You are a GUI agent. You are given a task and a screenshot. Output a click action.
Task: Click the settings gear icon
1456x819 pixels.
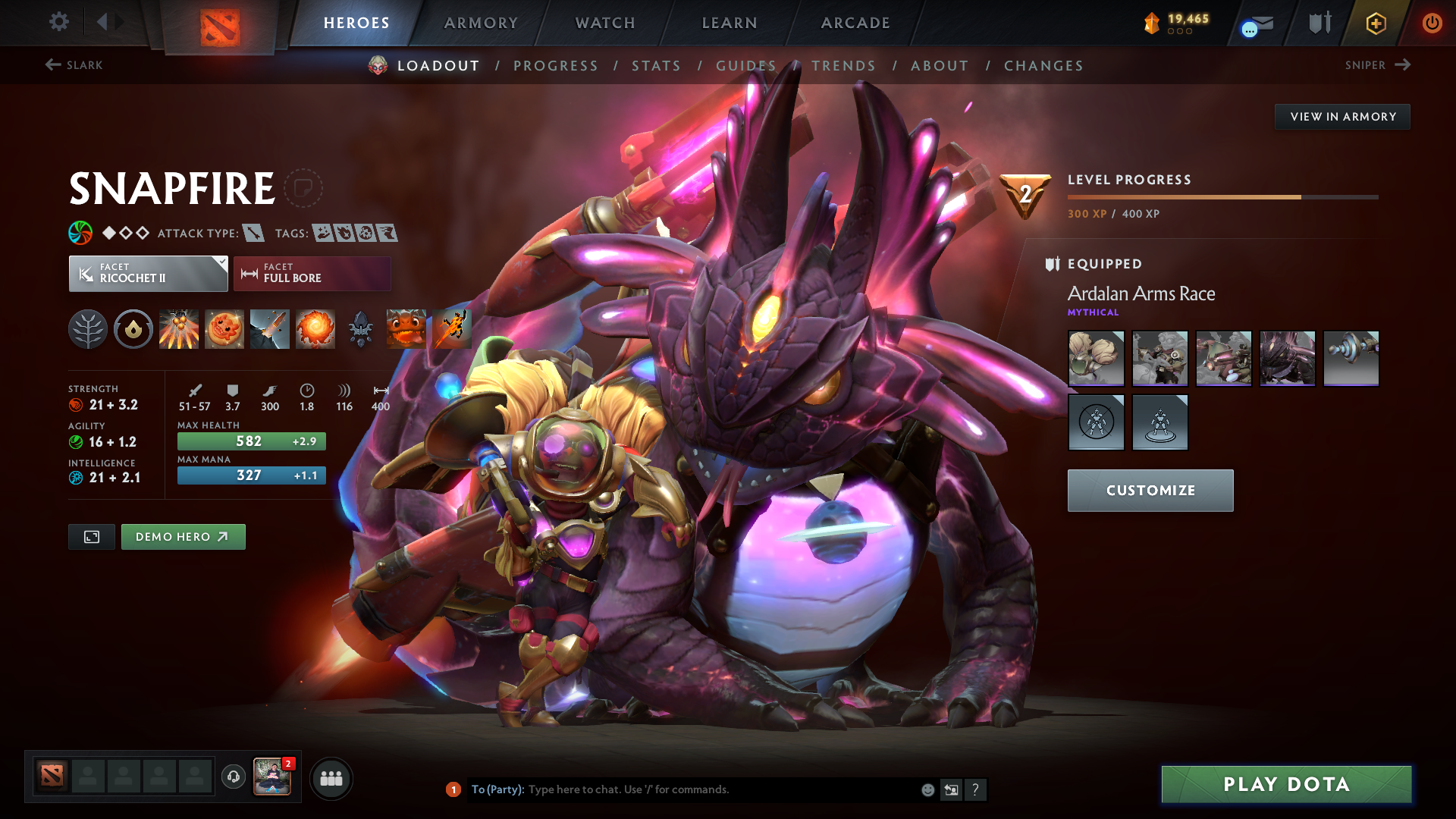(x=58, y=22)
